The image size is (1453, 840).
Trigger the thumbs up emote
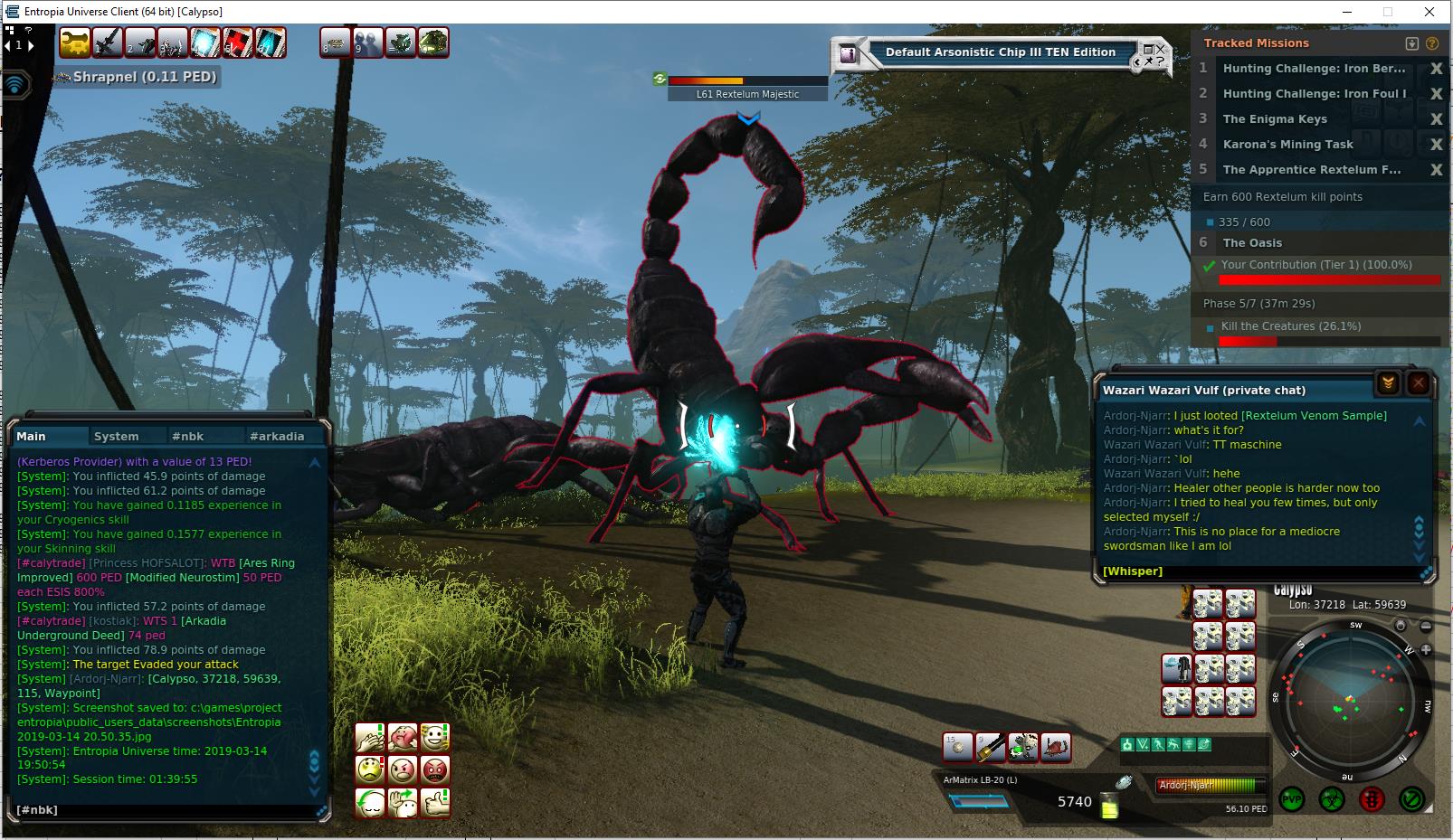click(x=435, y=802)
